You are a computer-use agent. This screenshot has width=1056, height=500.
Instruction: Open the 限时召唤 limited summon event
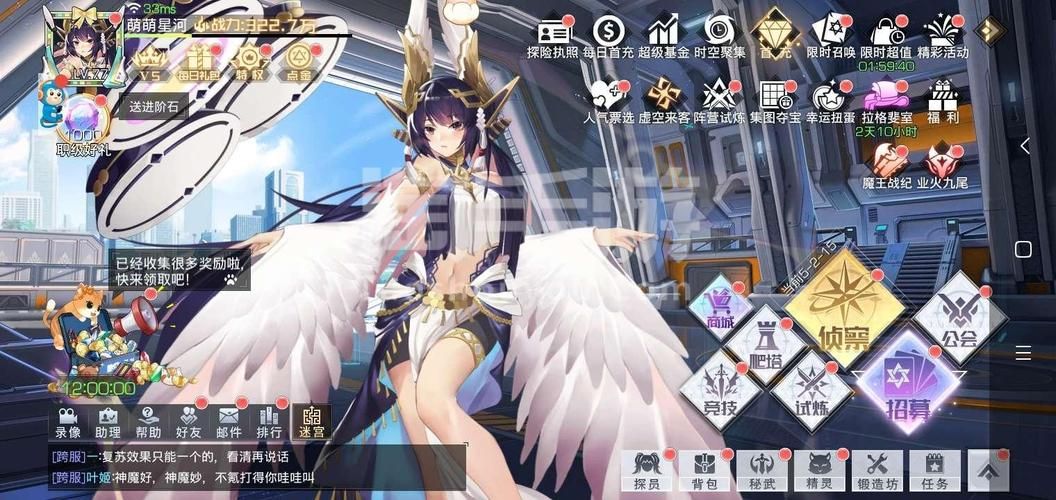tap(830, 37)
